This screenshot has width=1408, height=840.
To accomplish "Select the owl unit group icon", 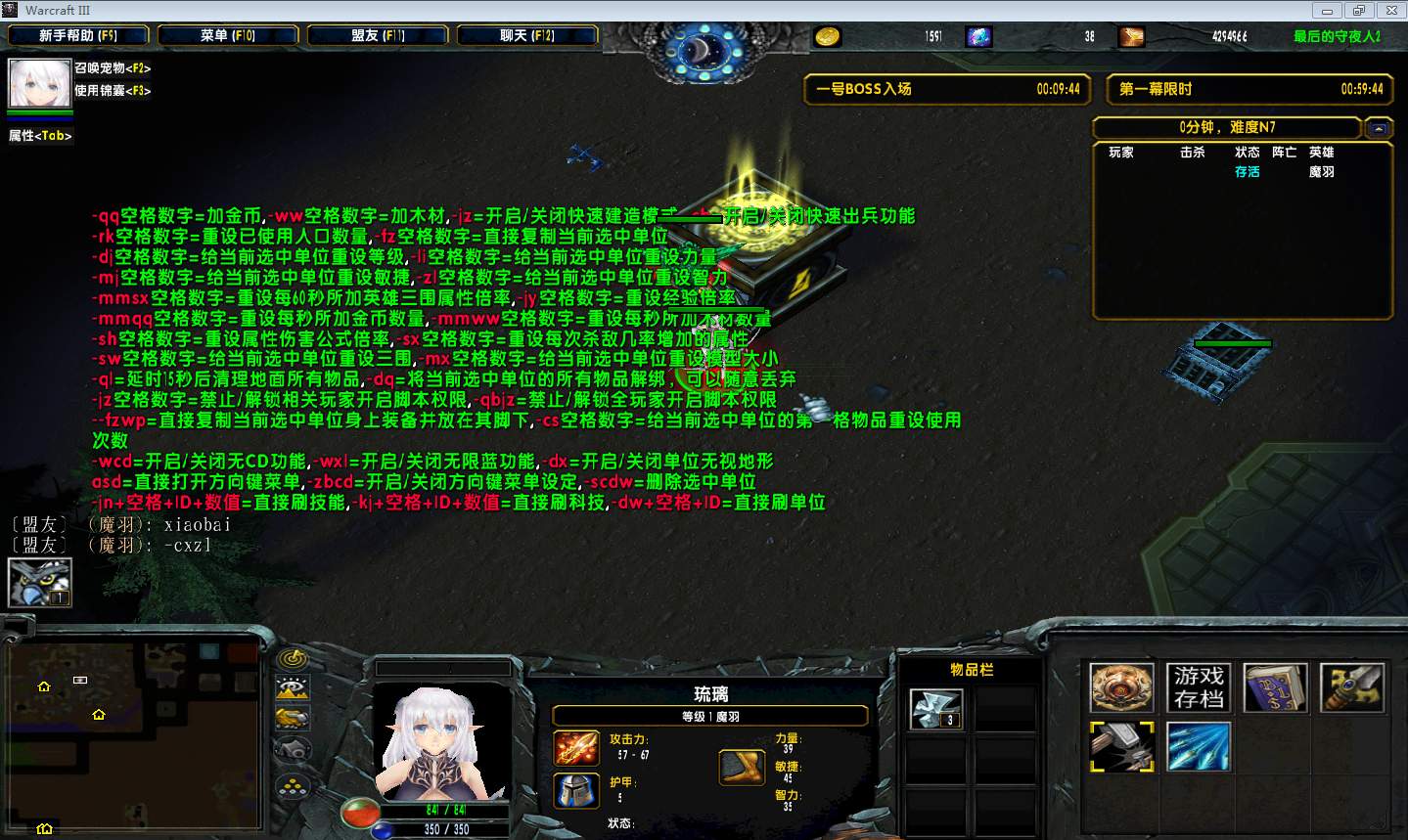I will click(39, 583).
